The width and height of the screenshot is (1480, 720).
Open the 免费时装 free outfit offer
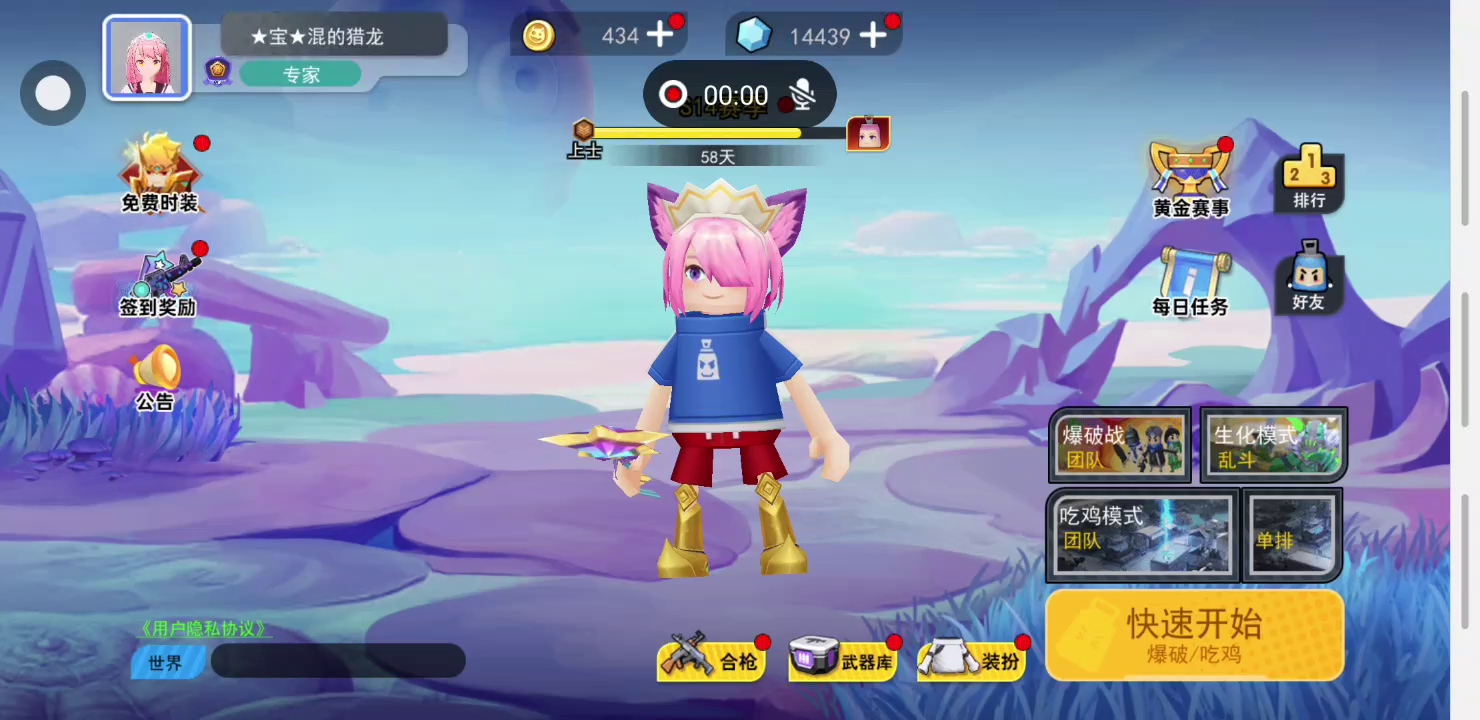(160, 175)
